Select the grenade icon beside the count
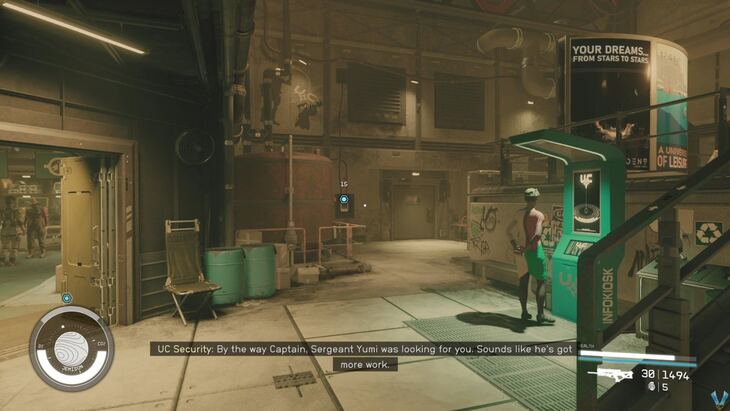Viewport: 730px width, 411px height. click(651, 386)
